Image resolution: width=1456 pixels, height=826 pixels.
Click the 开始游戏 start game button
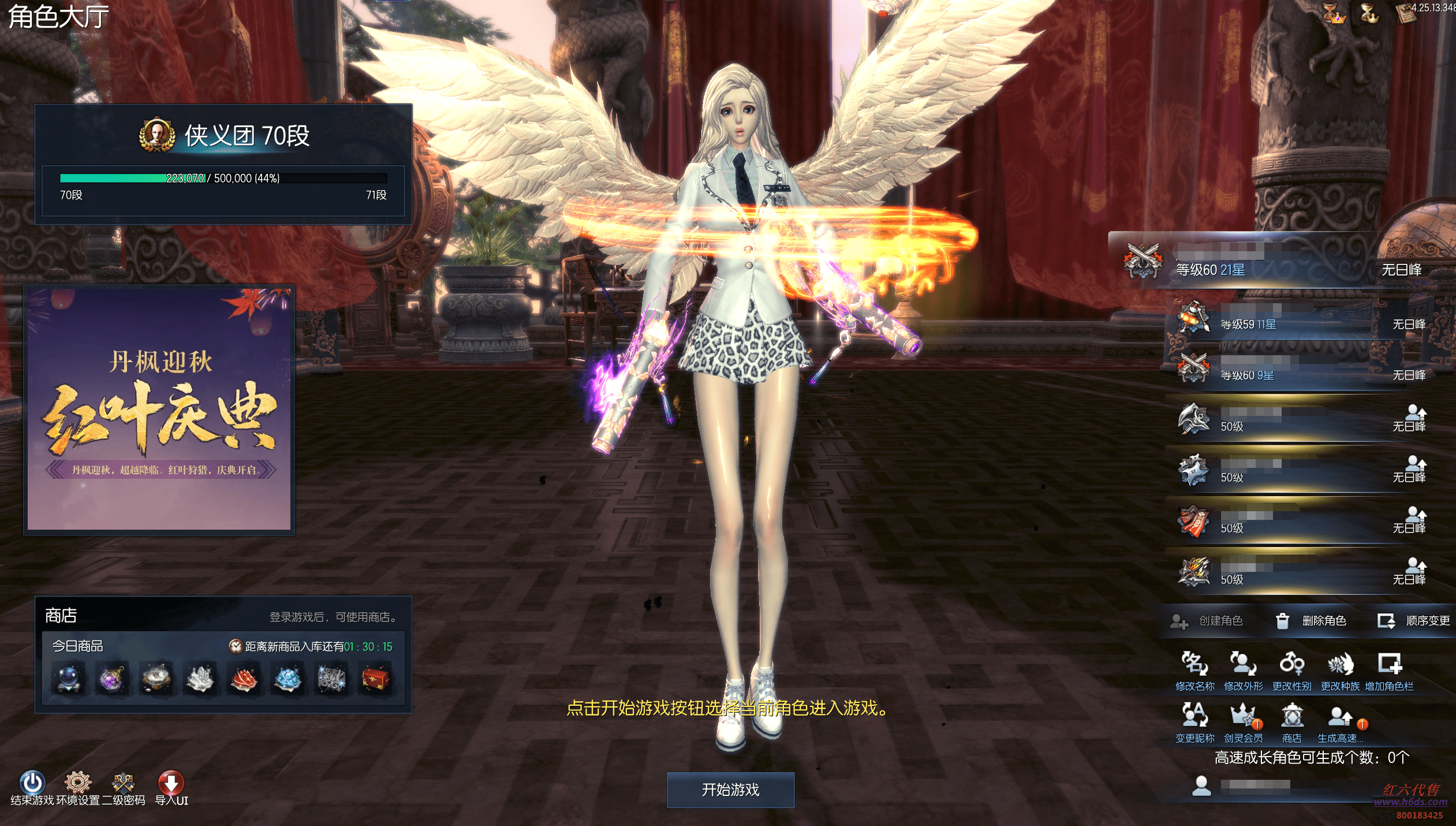730,790
